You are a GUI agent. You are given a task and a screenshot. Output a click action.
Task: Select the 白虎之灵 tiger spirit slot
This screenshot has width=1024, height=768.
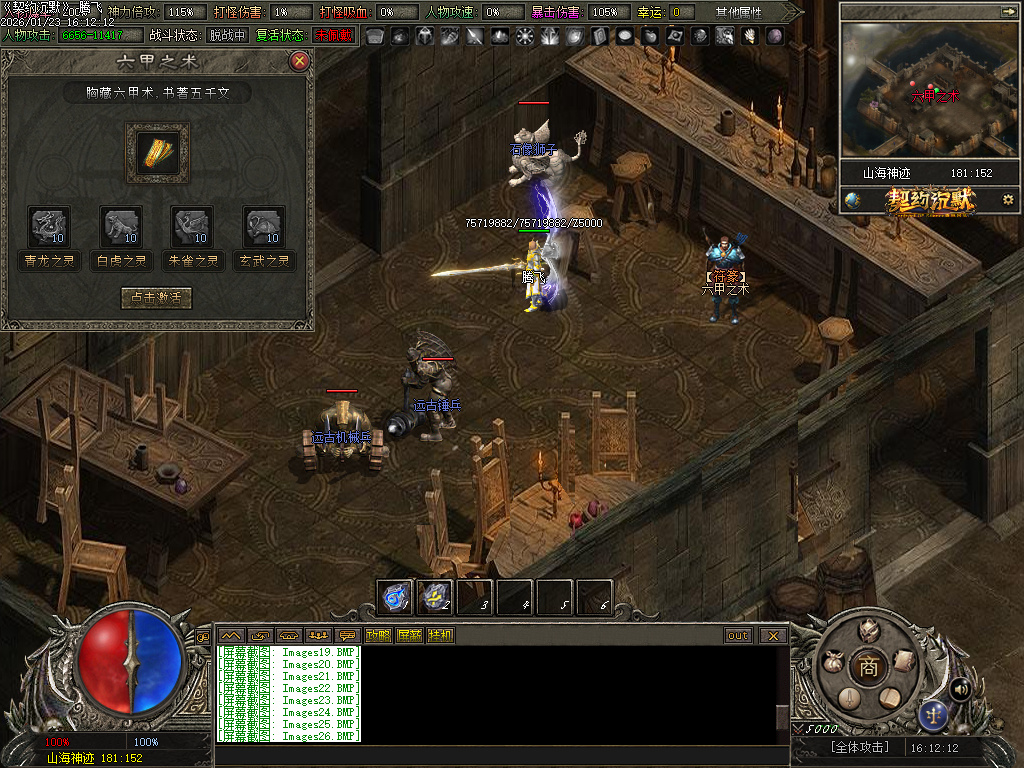point(121,226)
